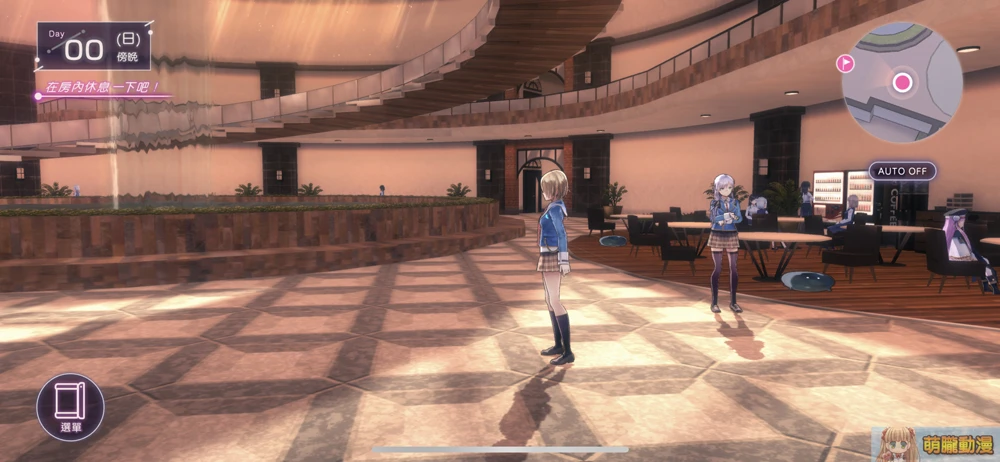Open the 選單 menu button

pyautogui.click(x=70, y=407)
